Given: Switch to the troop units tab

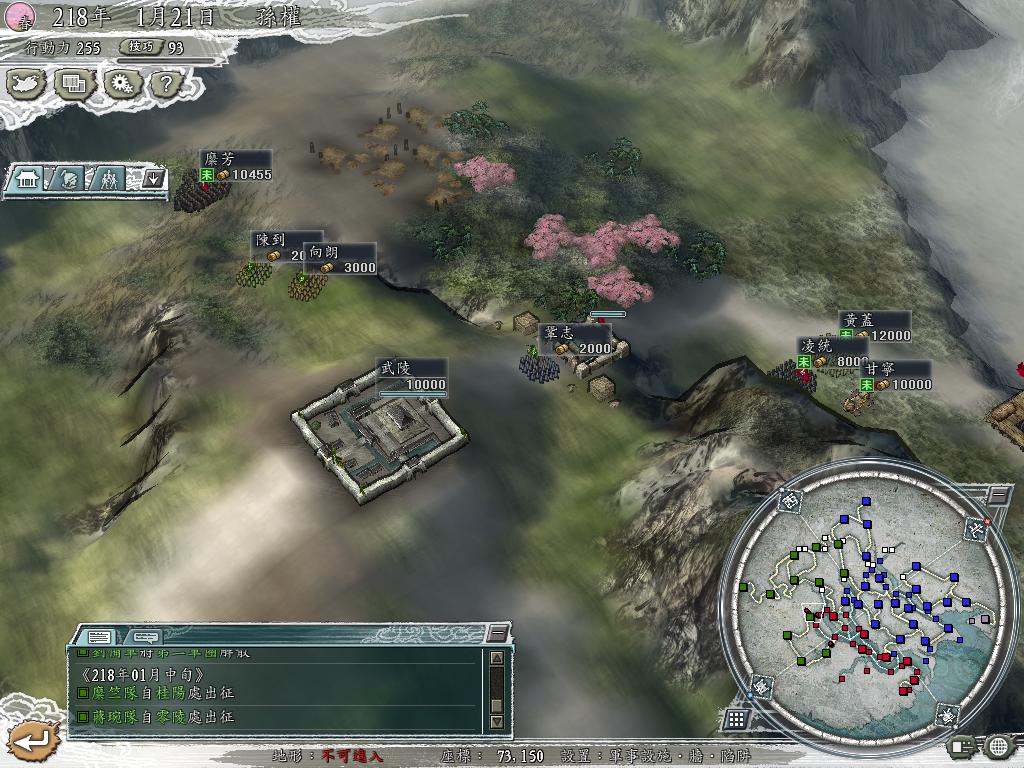Looking at the screenshot, I should pyautogui.click(x=107, y=179).
